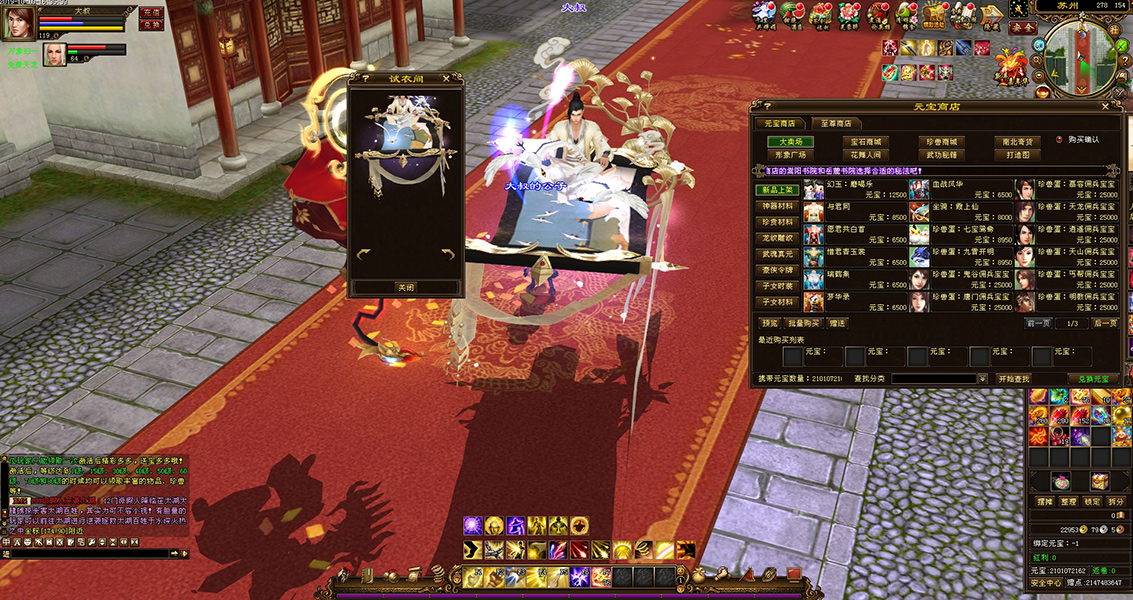The image size is (1133, 600).
Task: Click the 整理 button to sort the bag
Action: tap(1069, 501)
